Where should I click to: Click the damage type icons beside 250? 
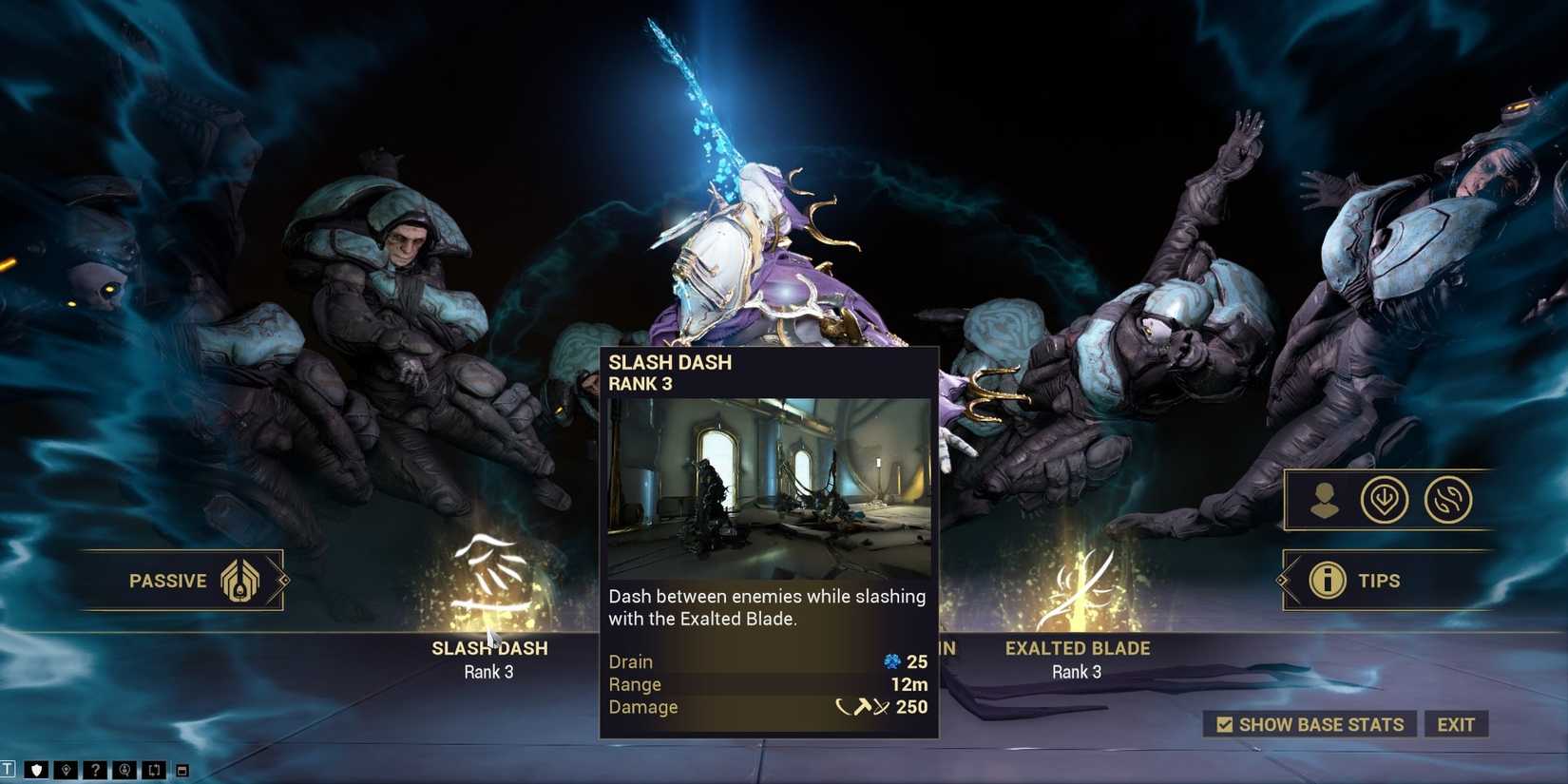click(x=865, y=707)
